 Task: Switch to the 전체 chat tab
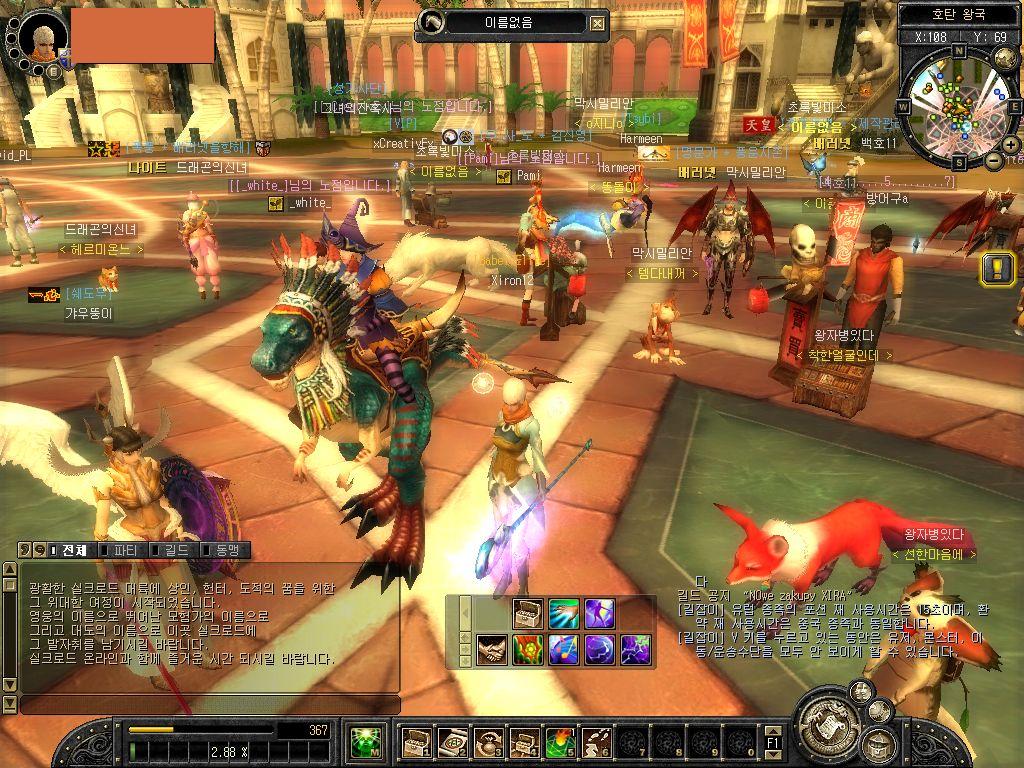[72, 550]
